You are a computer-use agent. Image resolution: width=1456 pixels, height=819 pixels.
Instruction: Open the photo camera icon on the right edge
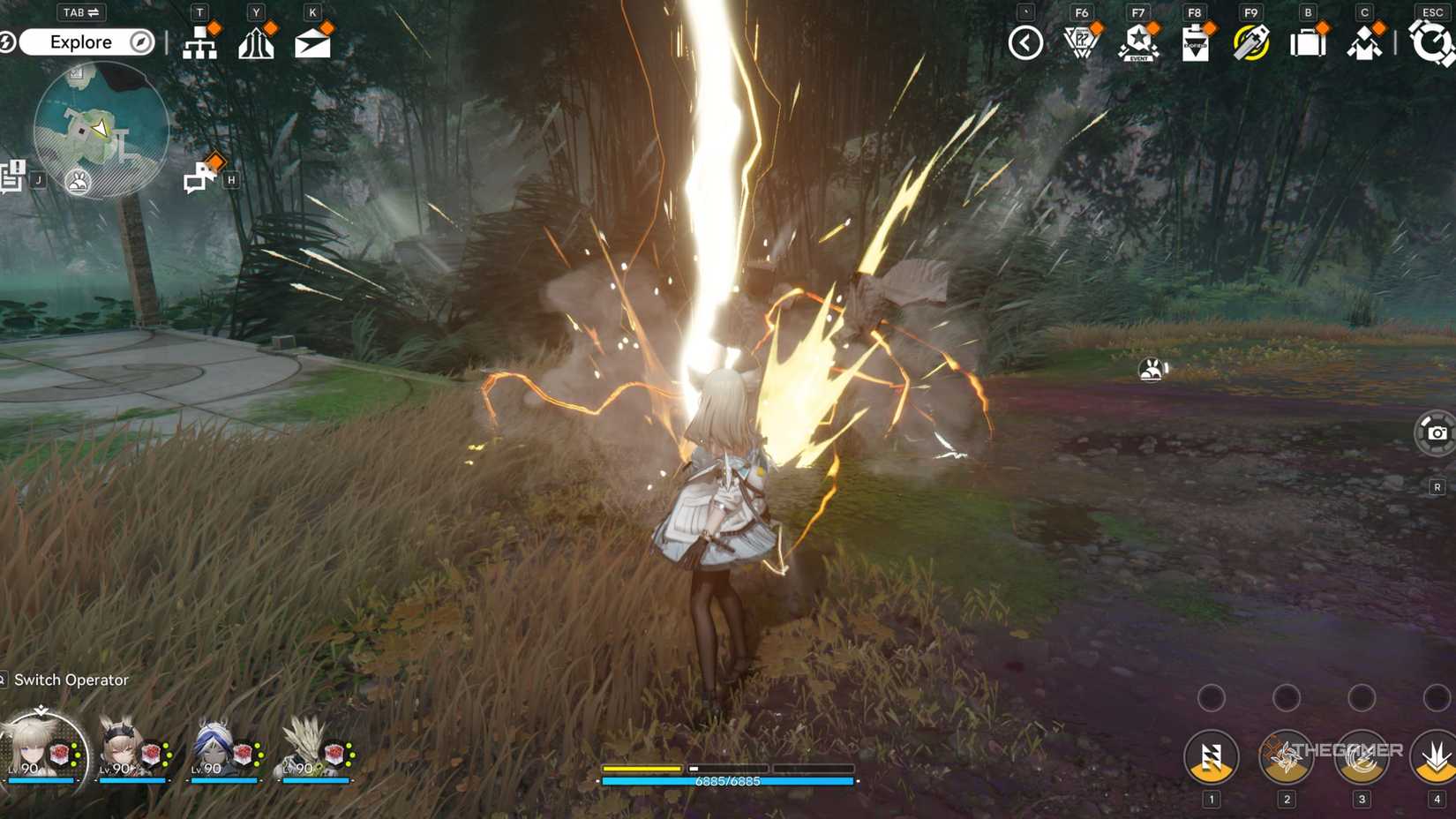tap(1437, 434)
